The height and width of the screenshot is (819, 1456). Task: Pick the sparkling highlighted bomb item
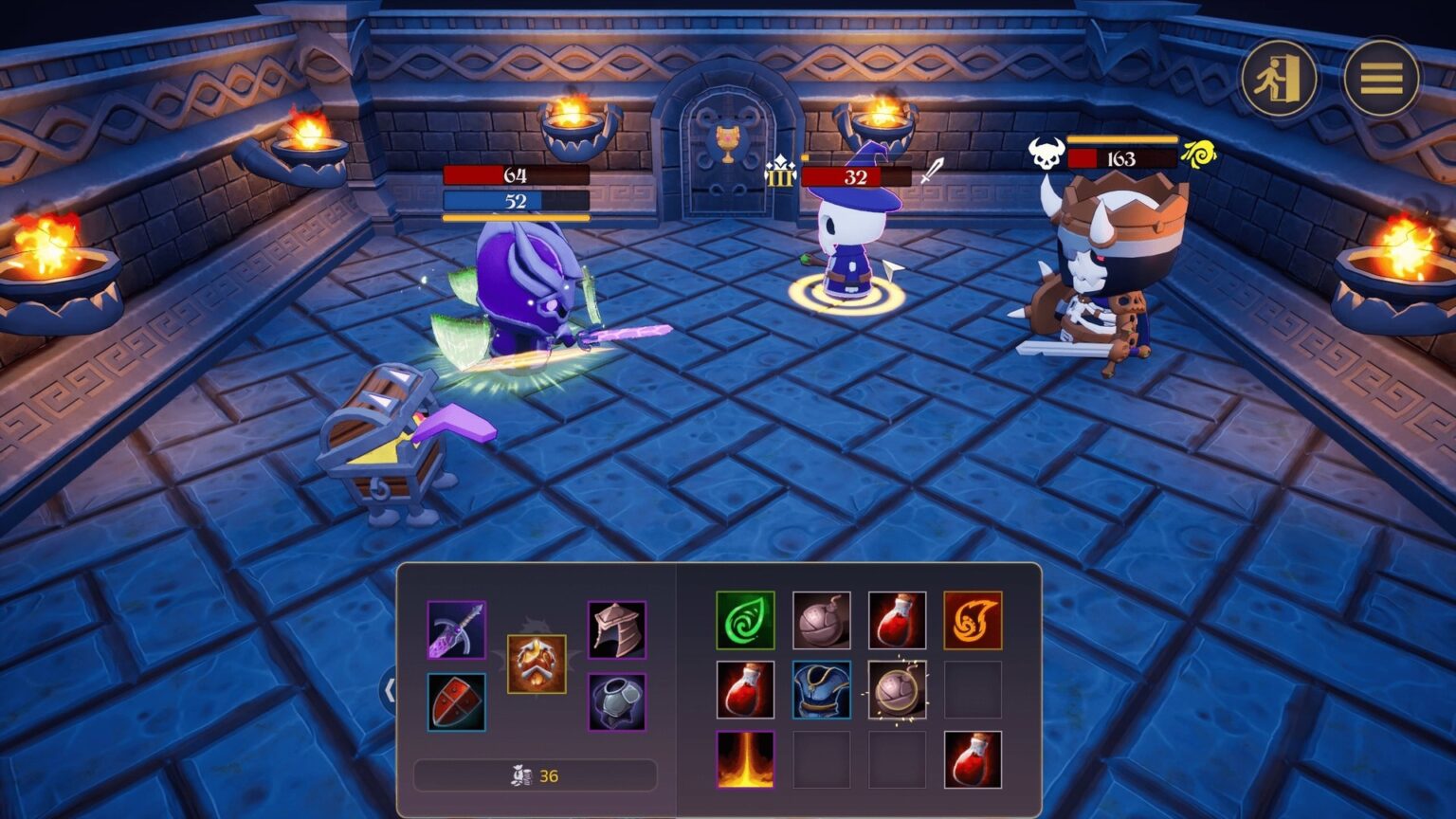897,689
